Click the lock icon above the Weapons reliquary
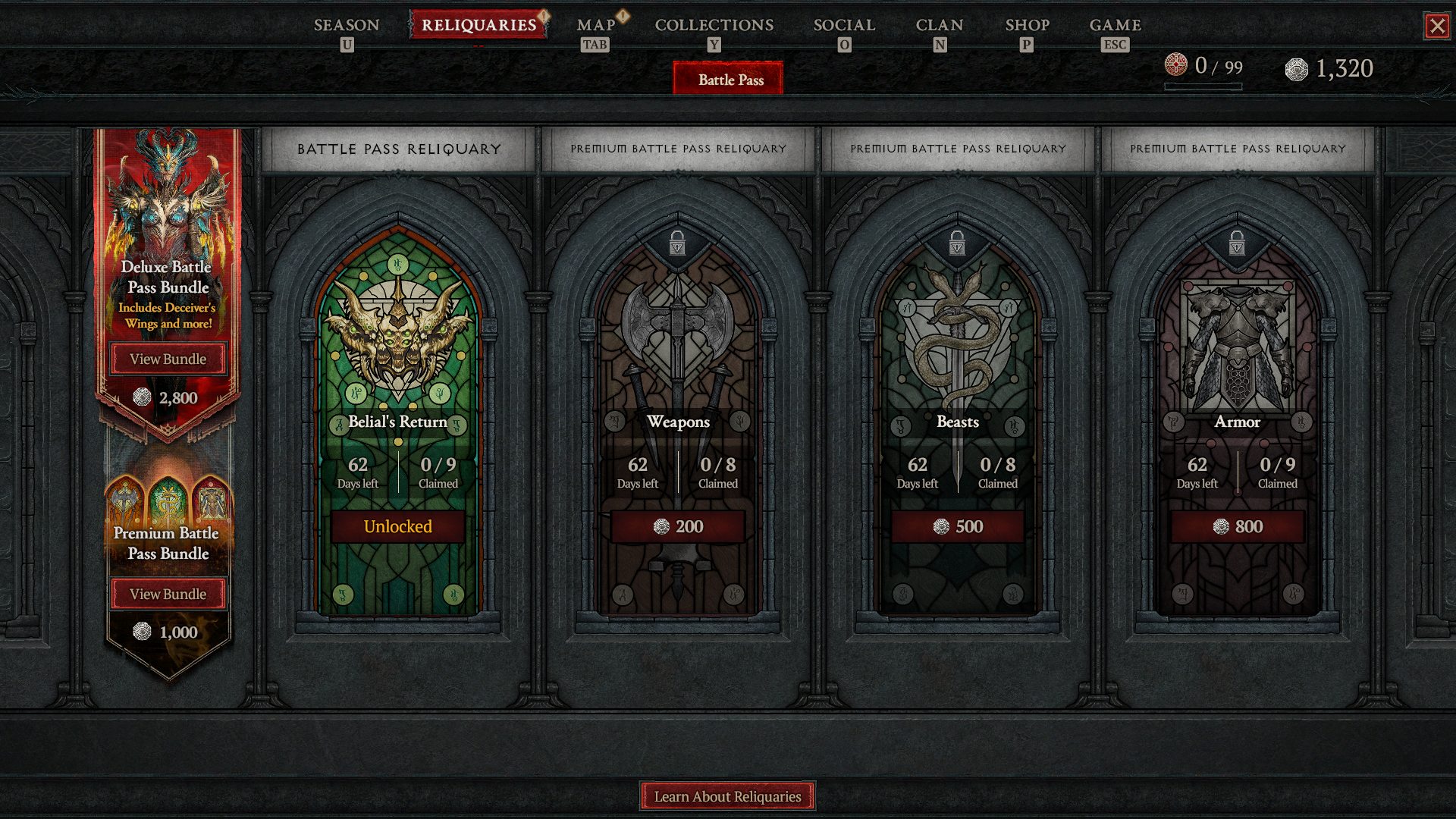Viewport: 1456px width, 819px height. [x=679, y=243]
